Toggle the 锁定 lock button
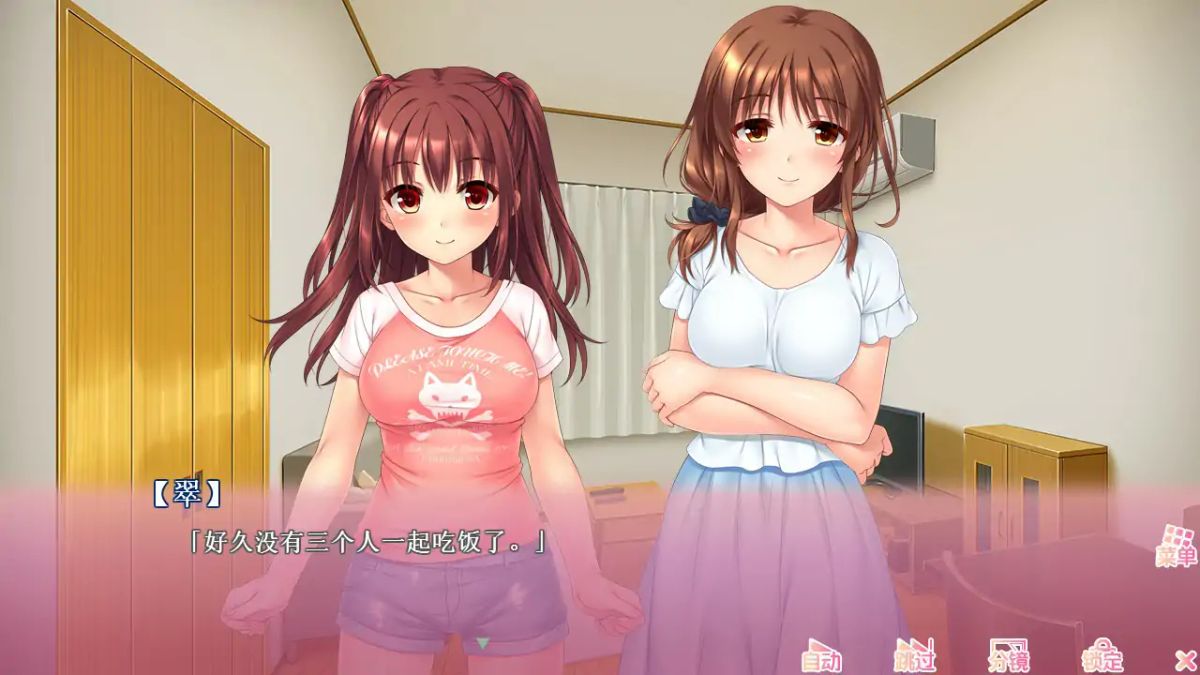1200x675 pixels. pos(1102,655)
